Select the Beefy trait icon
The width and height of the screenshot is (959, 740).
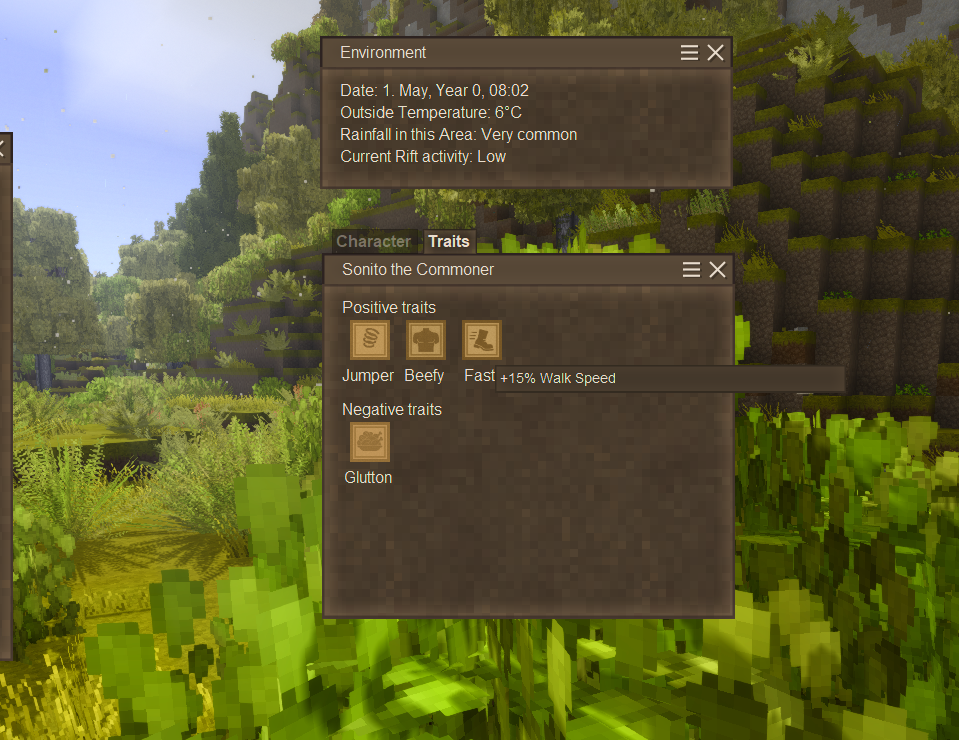[426, 340]
